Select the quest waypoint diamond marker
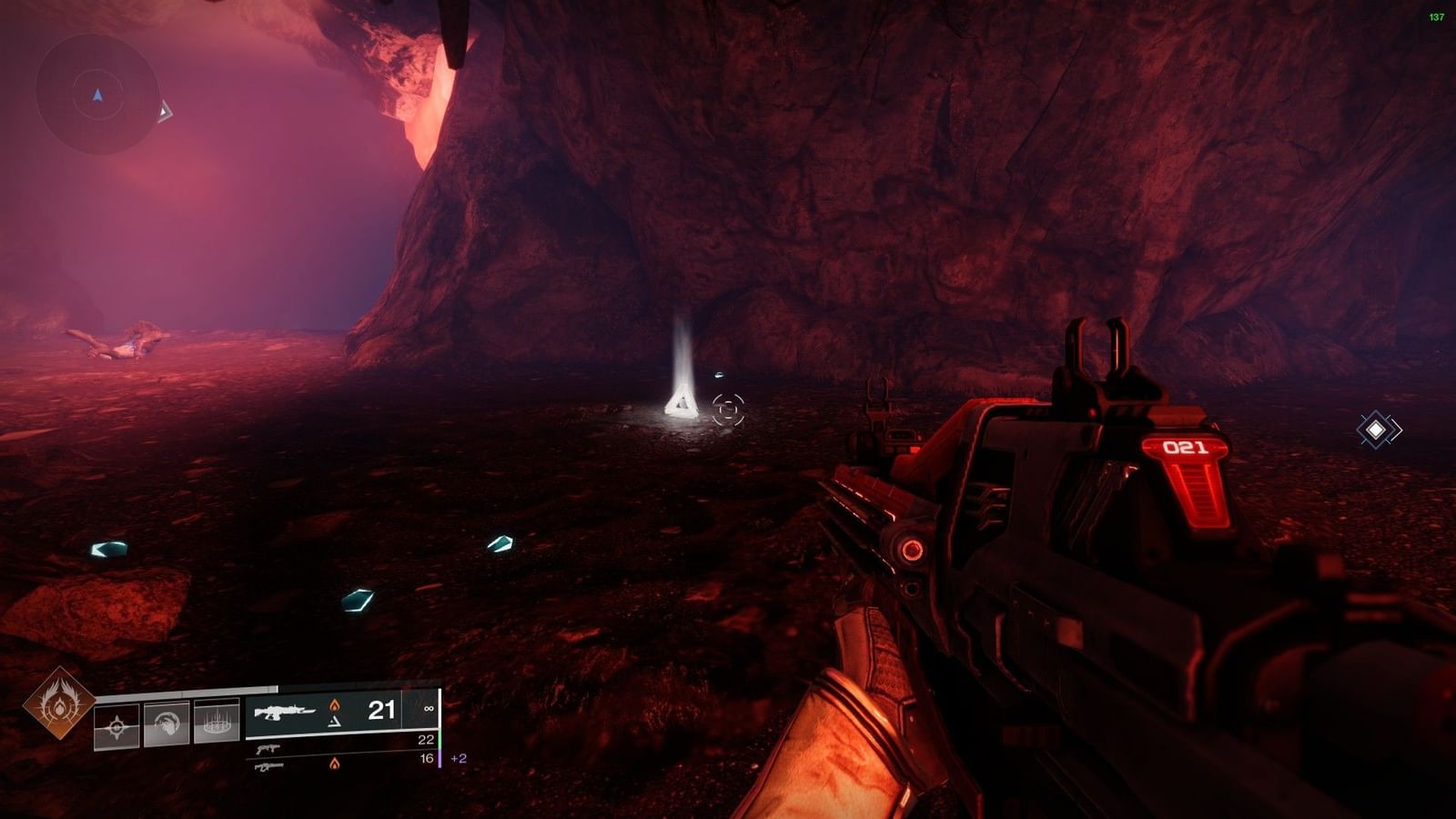Image resolution: width=1456 pixels, height=819 pixels. 1377,428
